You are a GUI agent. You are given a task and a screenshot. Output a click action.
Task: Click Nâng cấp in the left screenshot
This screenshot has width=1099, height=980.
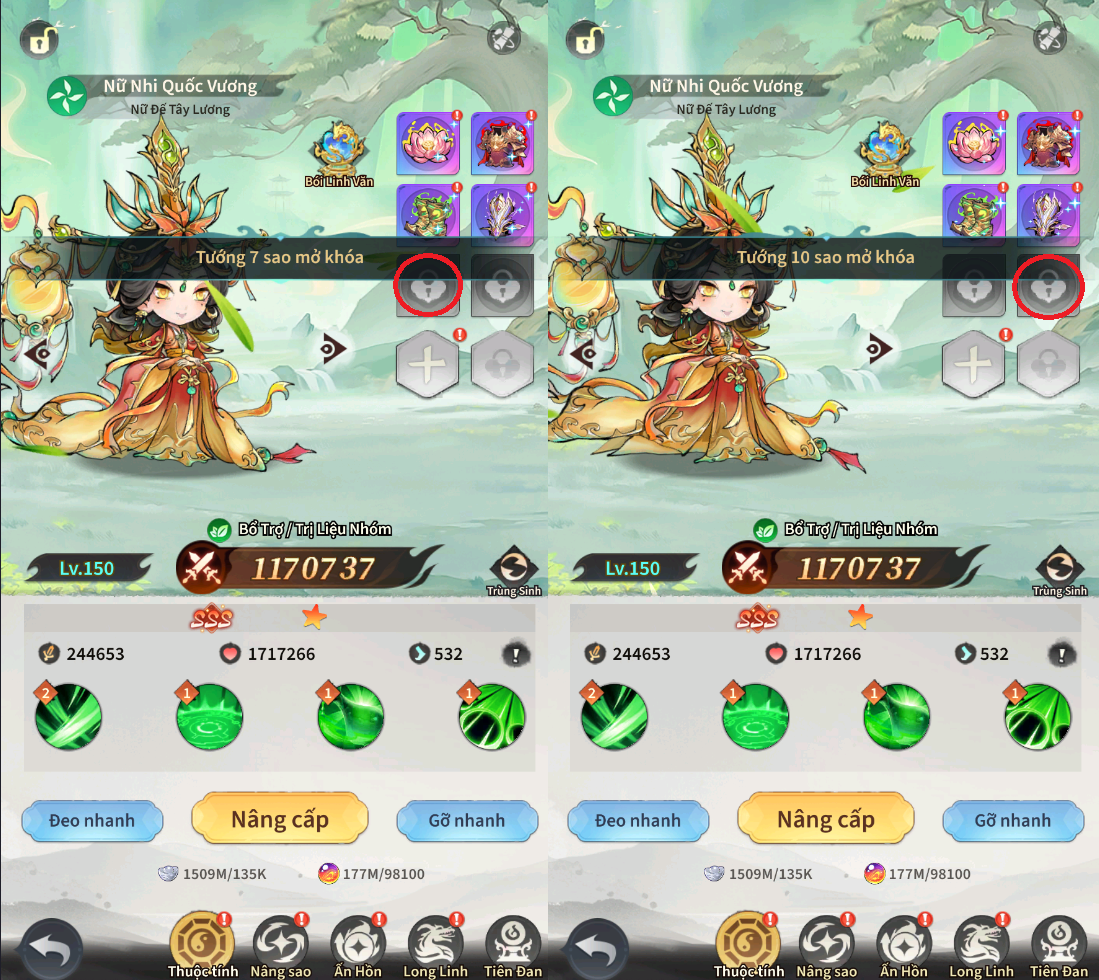click(x=279, y=820)
